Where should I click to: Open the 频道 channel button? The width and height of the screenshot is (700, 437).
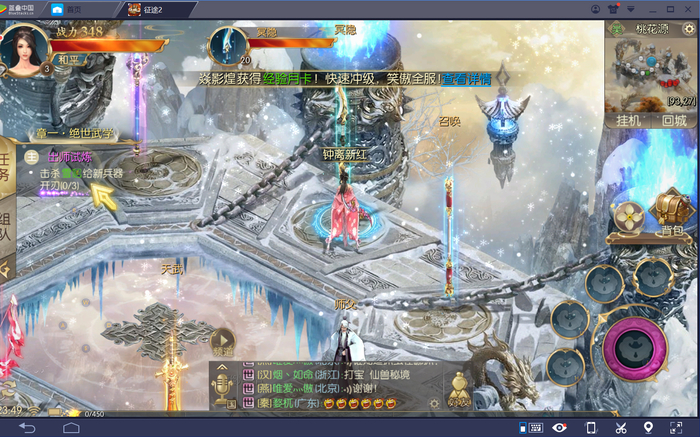[222, 342]
